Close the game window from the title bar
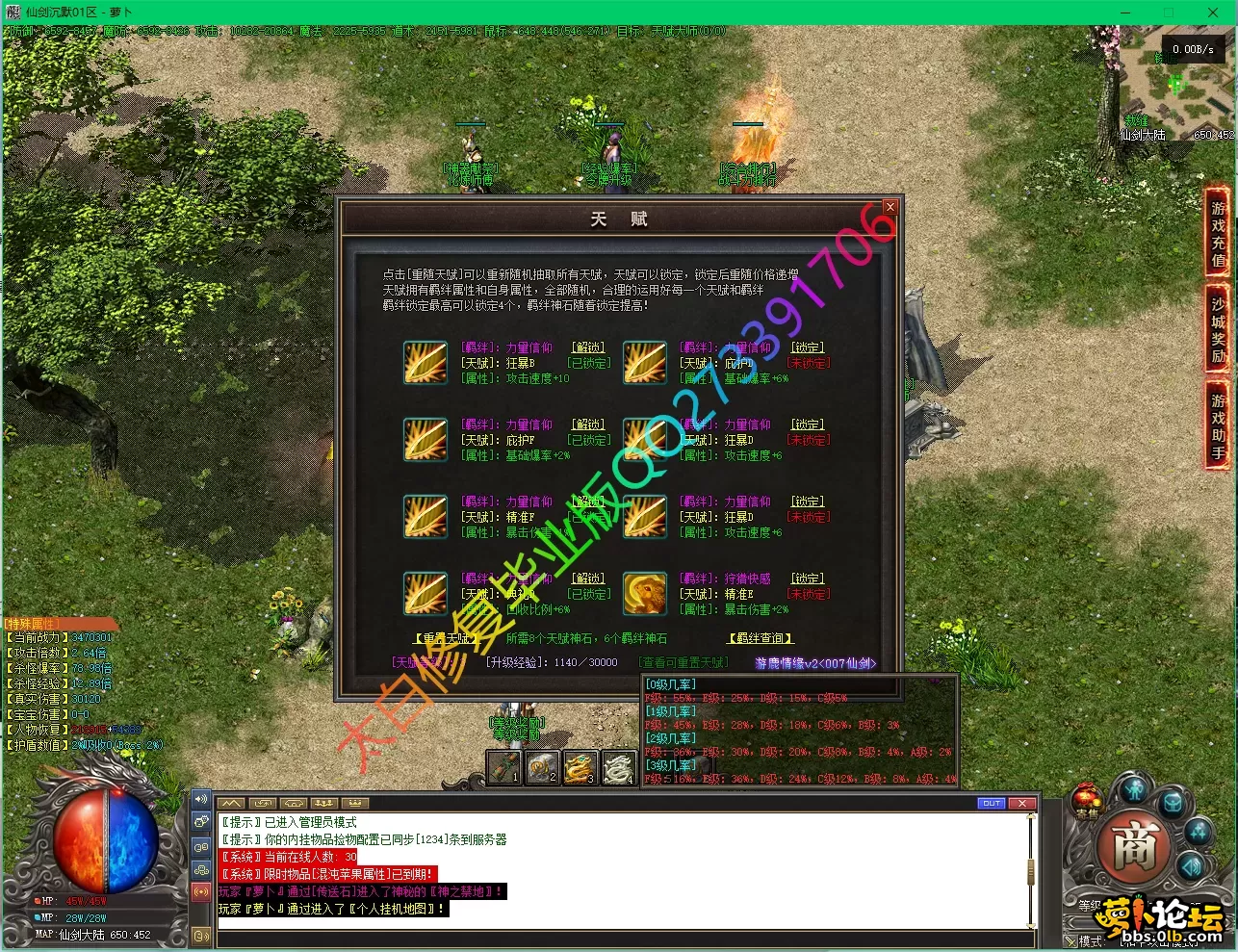This screenshot has height=952, width=1238. (1213, 13)
